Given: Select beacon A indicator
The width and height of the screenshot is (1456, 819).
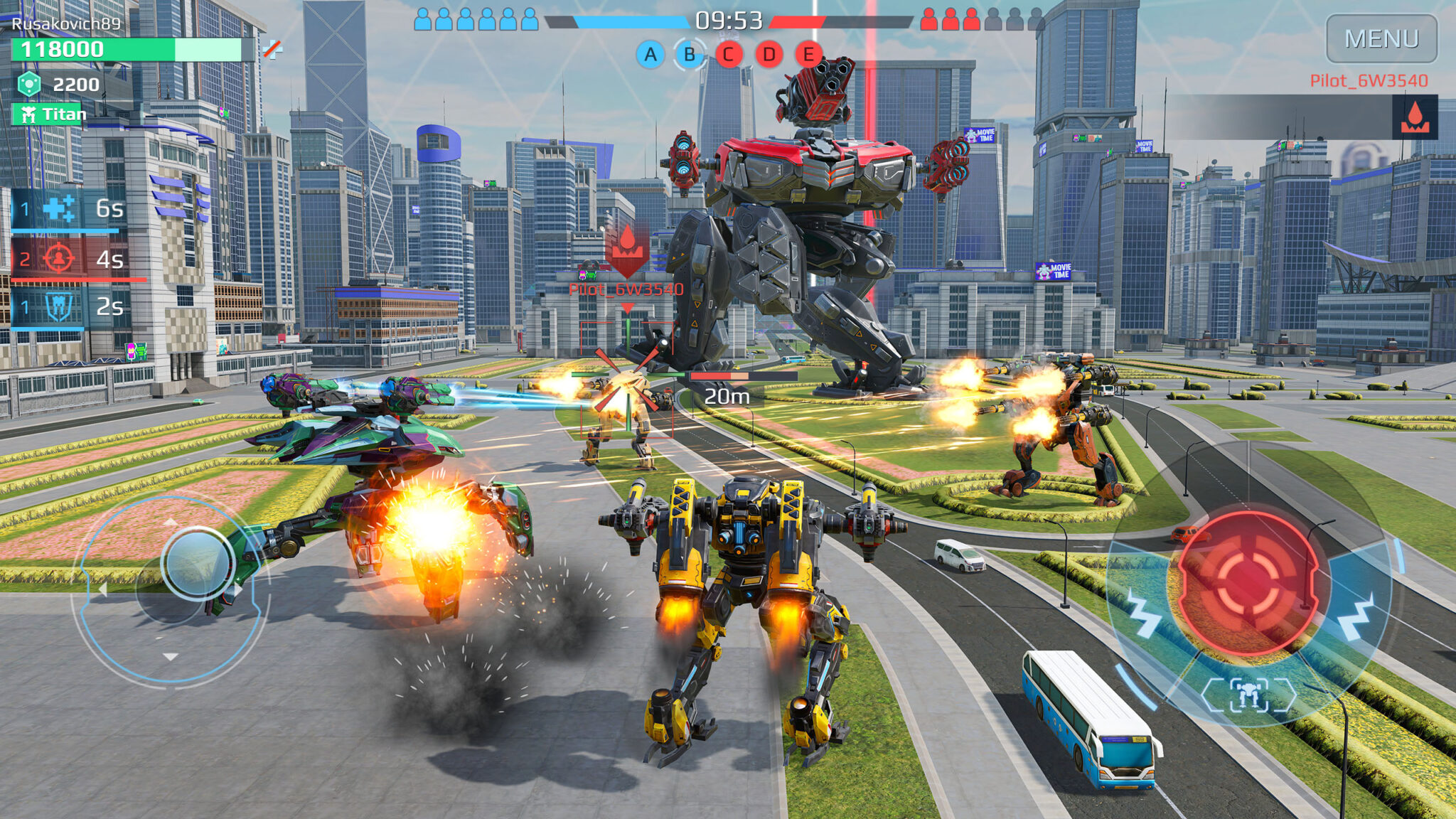Looking at the screenshot, I should pos(649,55).
